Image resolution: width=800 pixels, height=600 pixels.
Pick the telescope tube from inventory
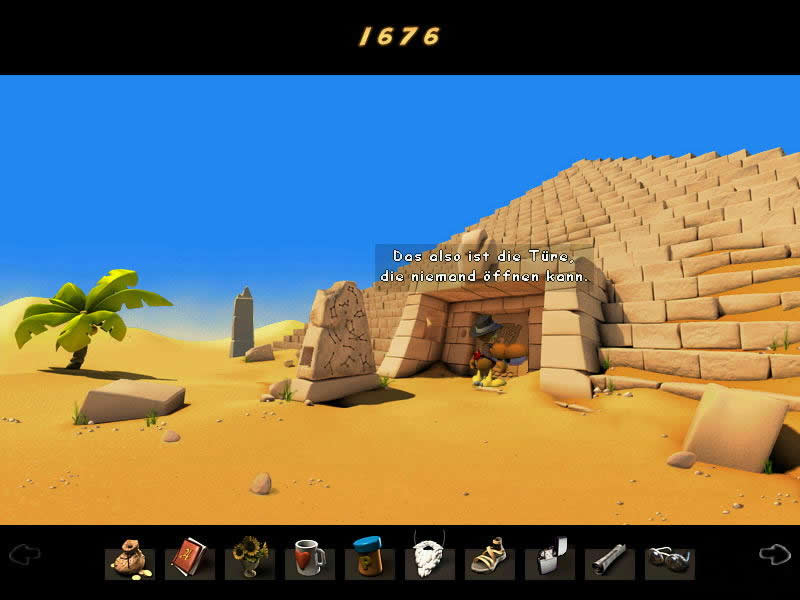pyautogui.click(x=609, y=559)
